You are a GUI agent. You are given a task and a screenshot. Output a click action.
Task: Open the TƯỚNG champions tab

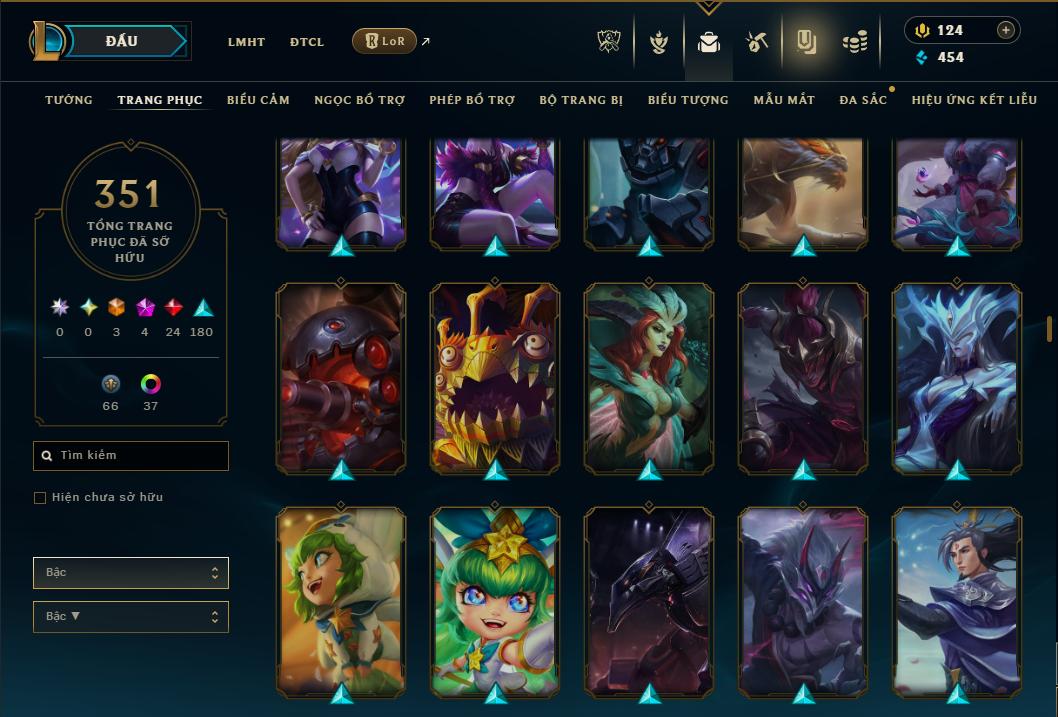tap(69, 100)
